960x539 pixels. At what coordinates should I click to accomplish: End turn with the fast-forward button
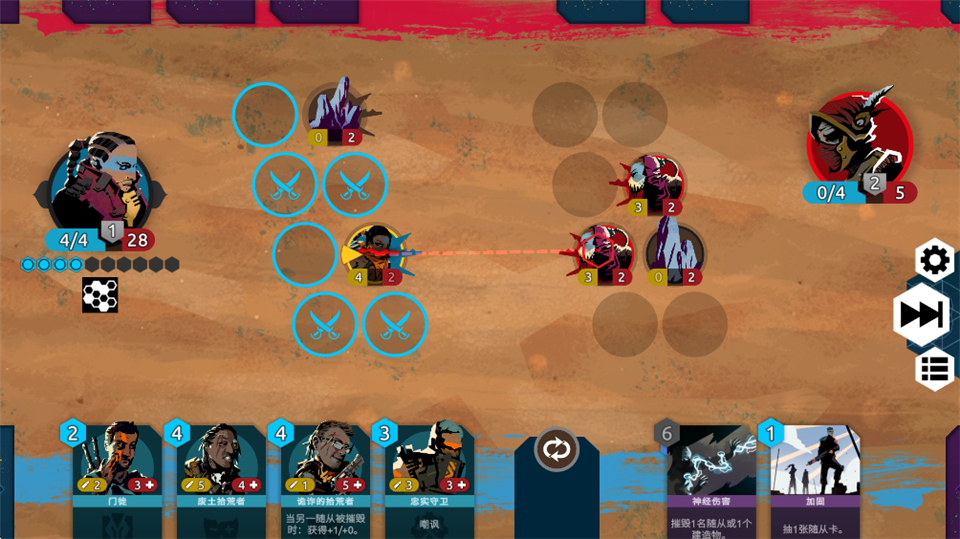coord(920,315)
